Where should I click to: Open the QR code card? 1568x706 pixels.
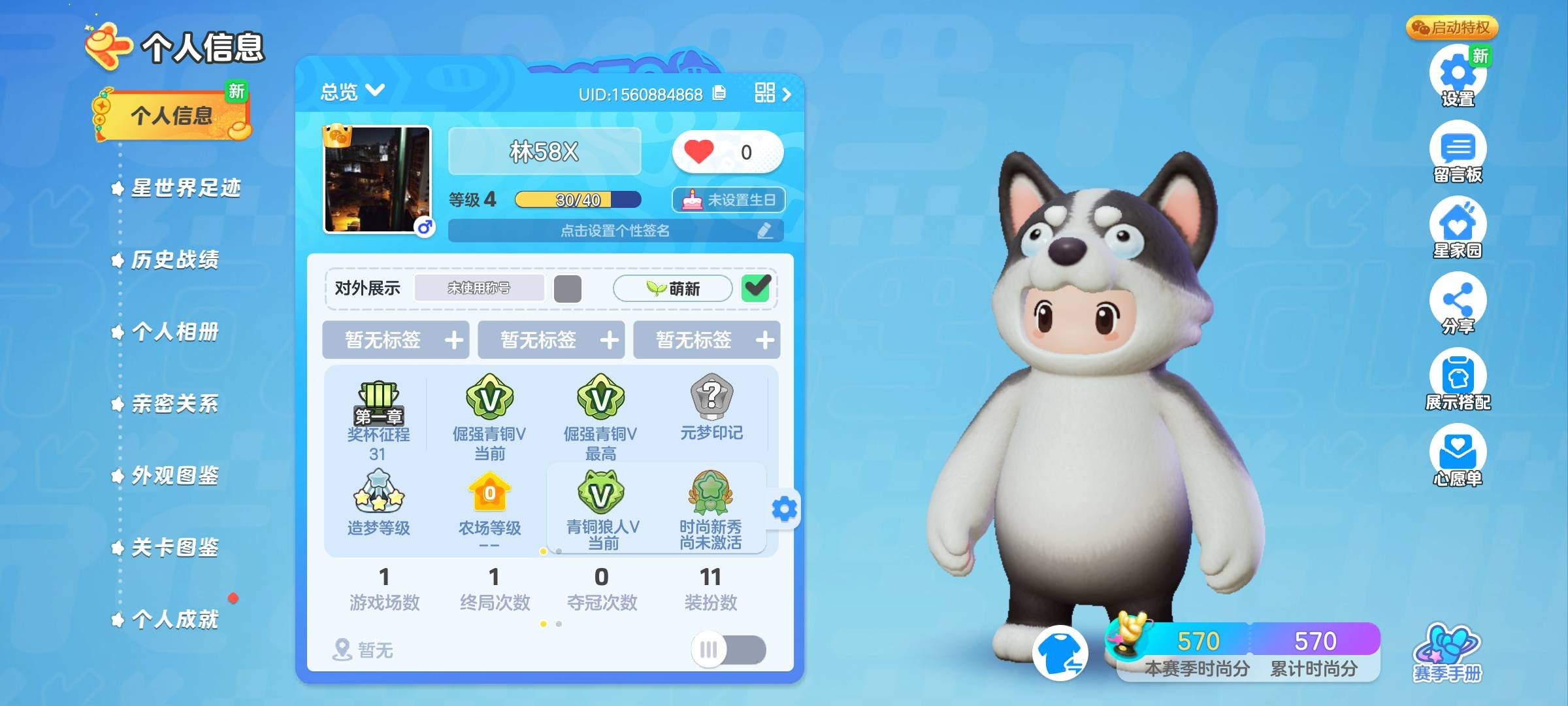(x=772, y=93)
